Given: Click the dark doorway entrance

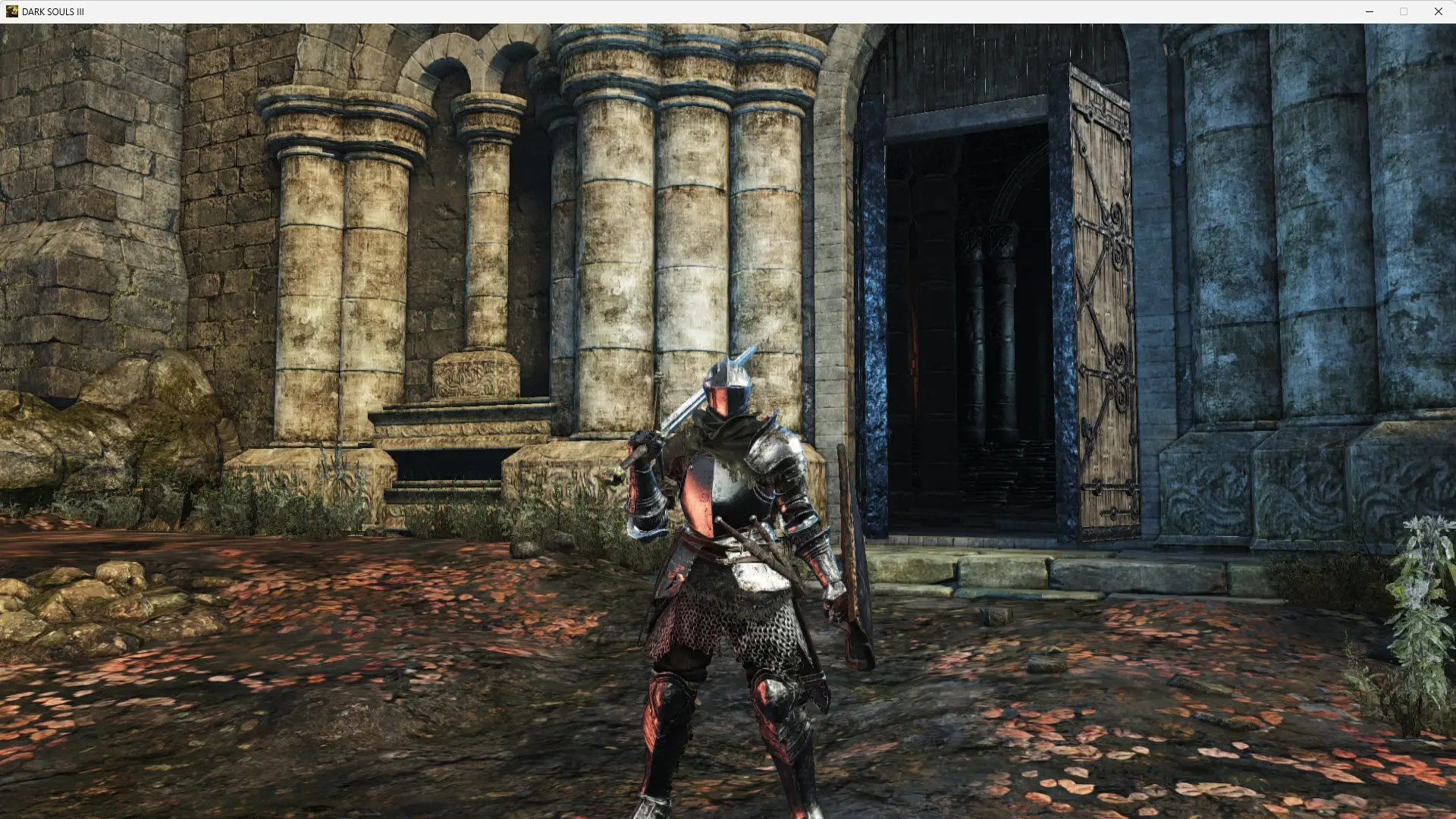Looking at the screenshot, I should click(978, 303).
